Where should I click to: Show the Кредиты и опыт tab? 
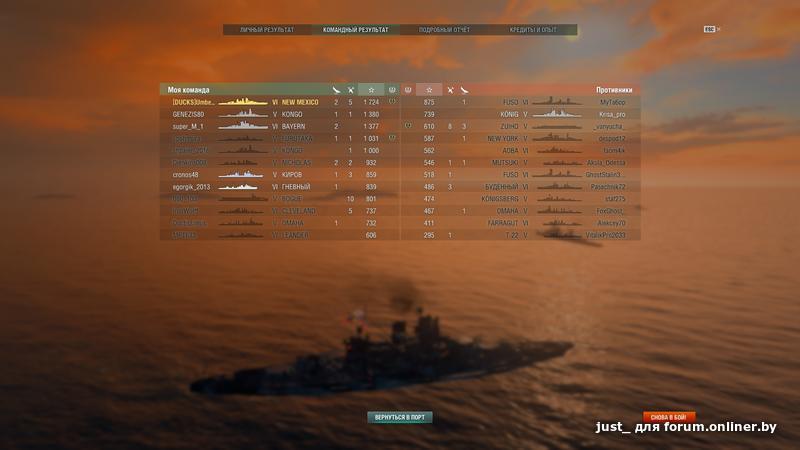(532, 30)
